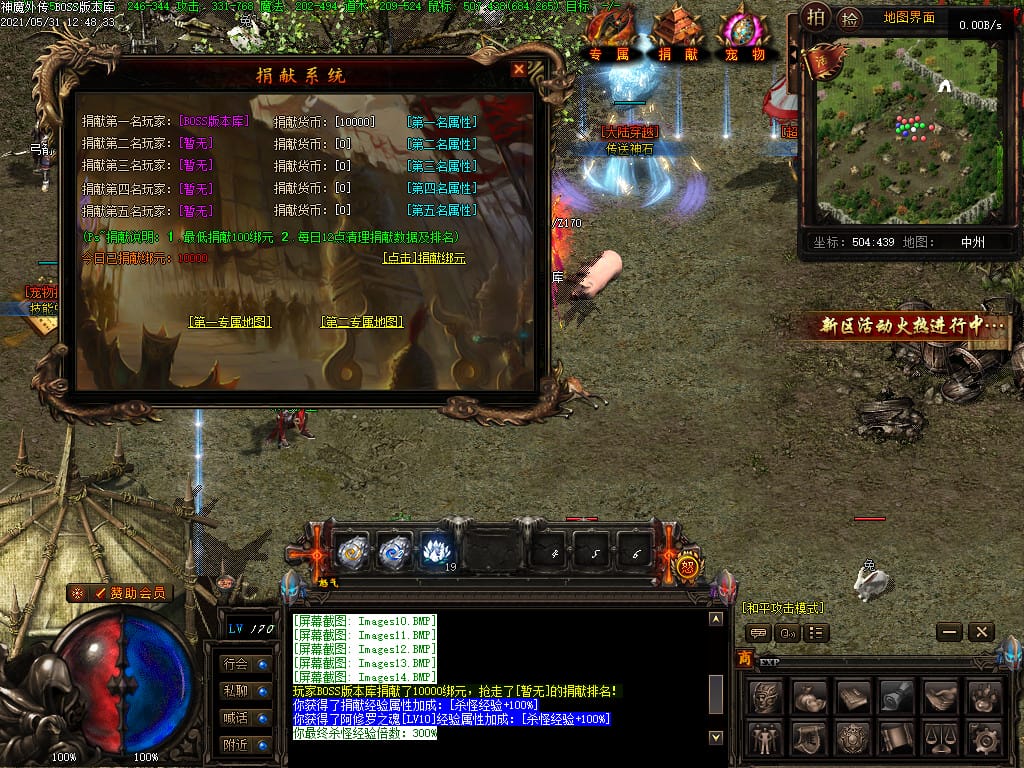View the 第一名属性 rank attributes
Image resolution: width=1024 pixels, height=768 pixels.
click(442, 122)
